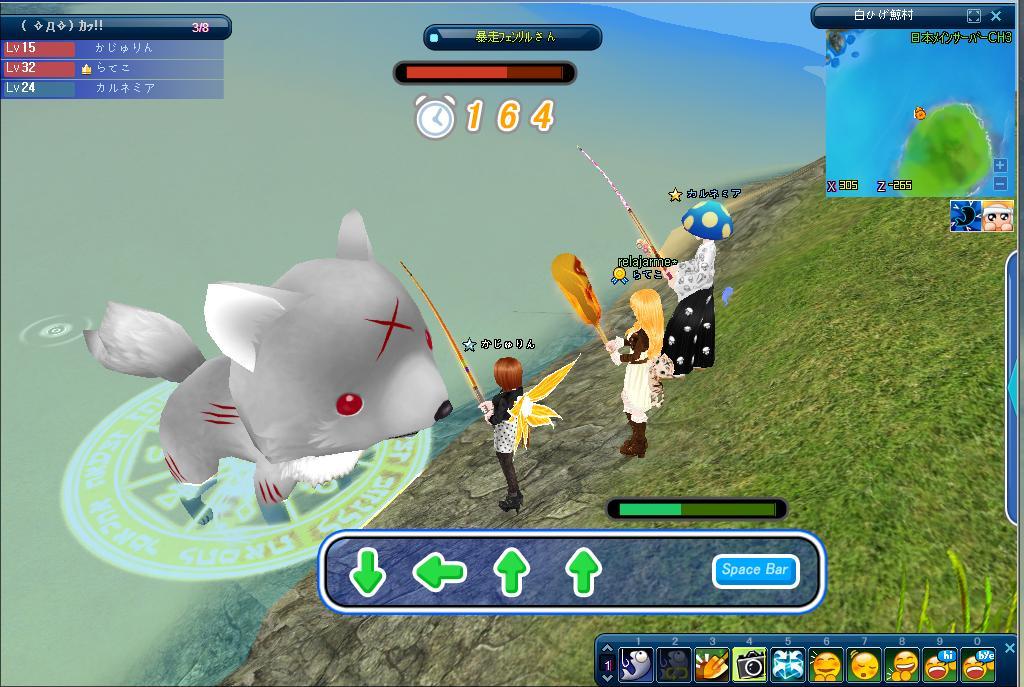Click the Space Bar button in the fishing panel
This screenshot has height=687, width=1024.
[x=755, y=570]
